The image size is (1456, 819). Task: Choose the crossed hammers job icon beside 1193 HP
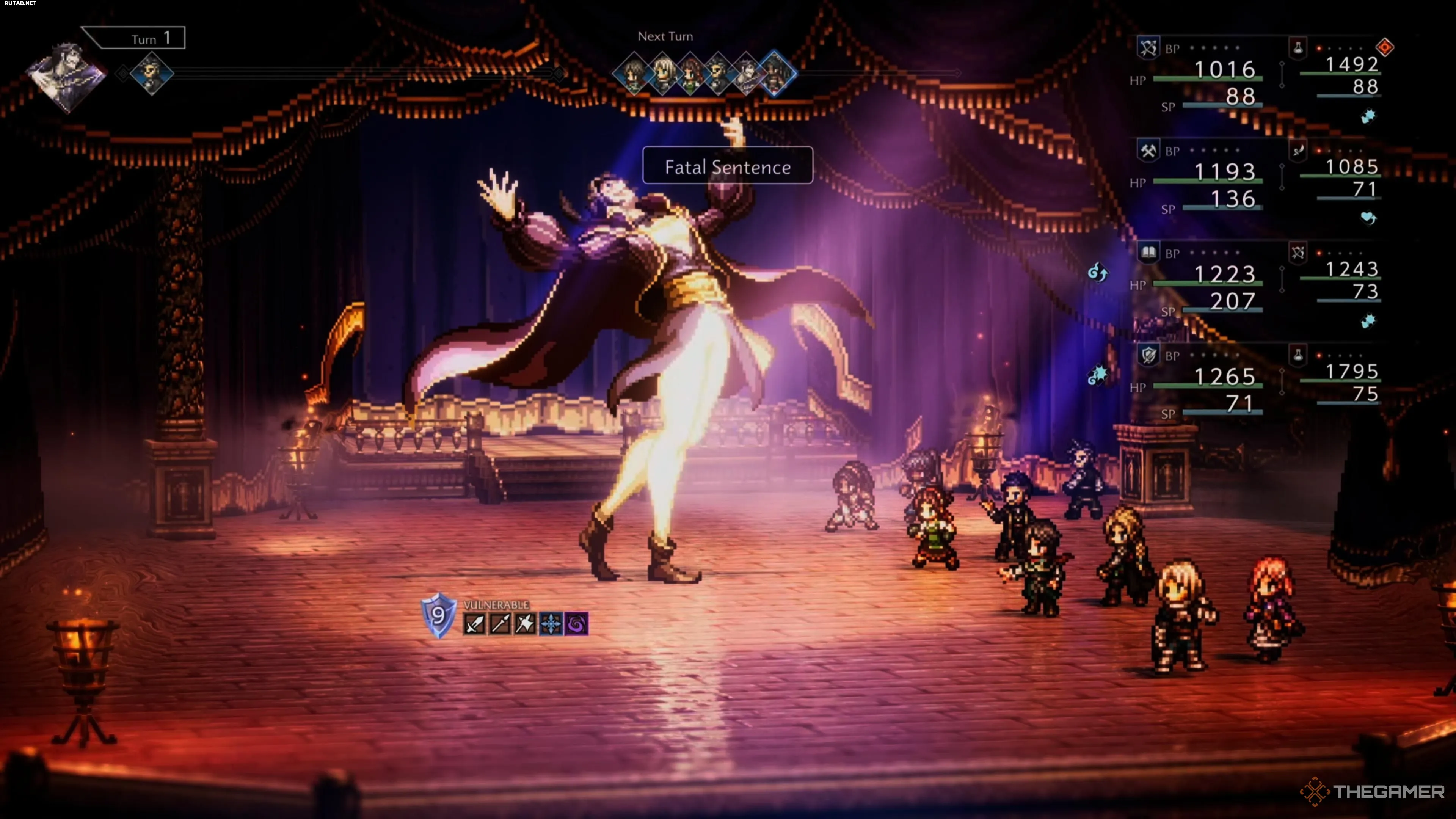pos(1148,151)
